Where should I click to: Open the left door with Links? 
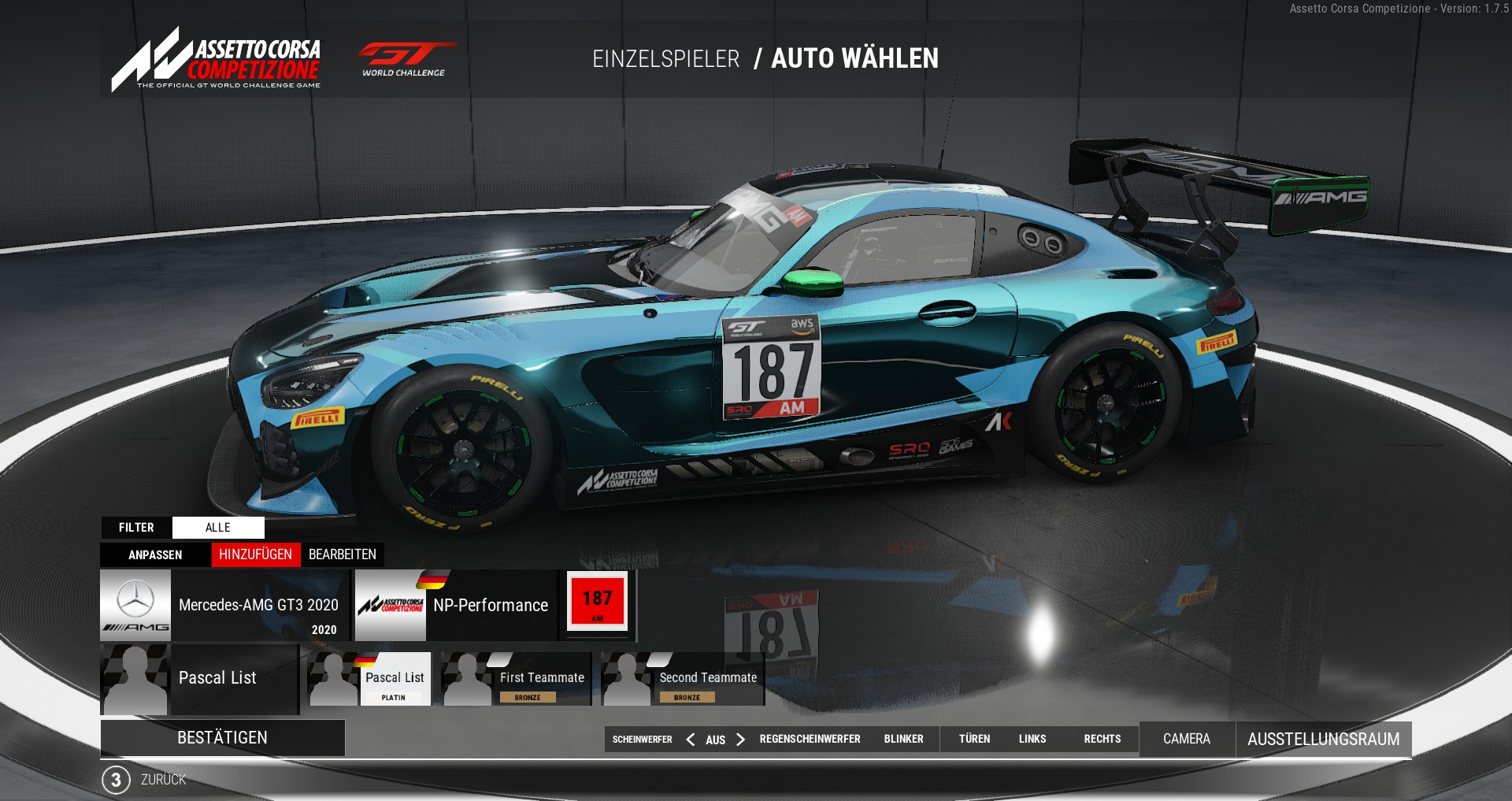[1032, 740]
